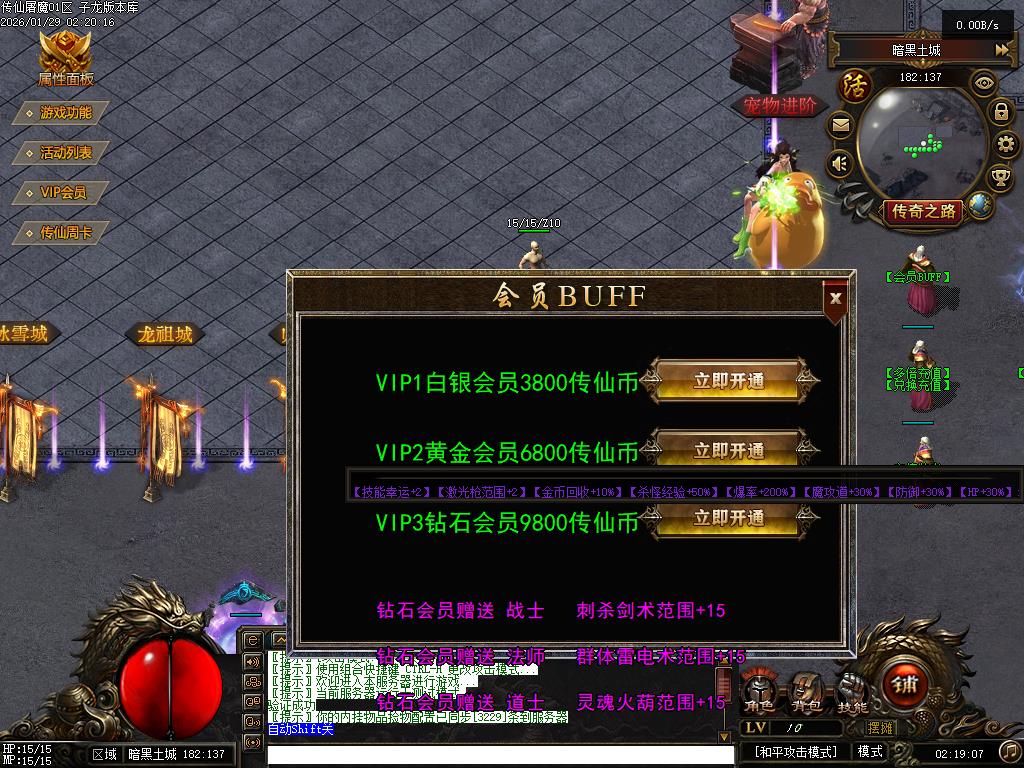
Task: Open the 游戏功能 menu
Action: (x=63, y=113)
